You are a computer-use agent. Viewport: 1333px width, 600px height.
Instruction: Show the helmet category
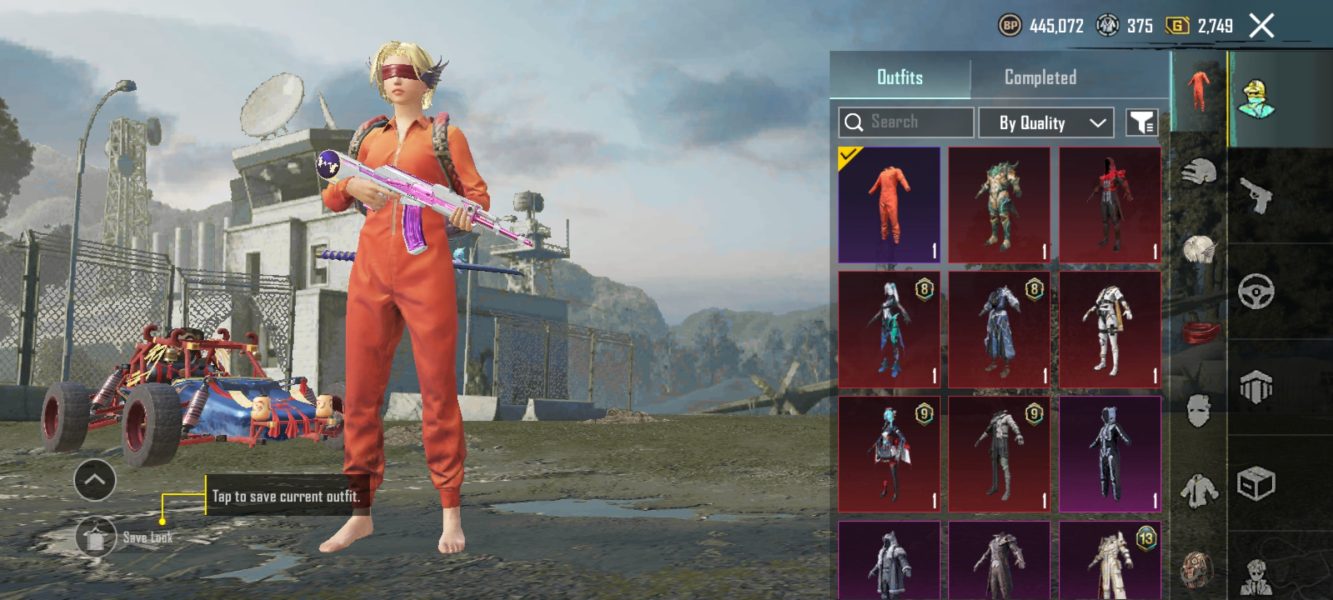1197,171
